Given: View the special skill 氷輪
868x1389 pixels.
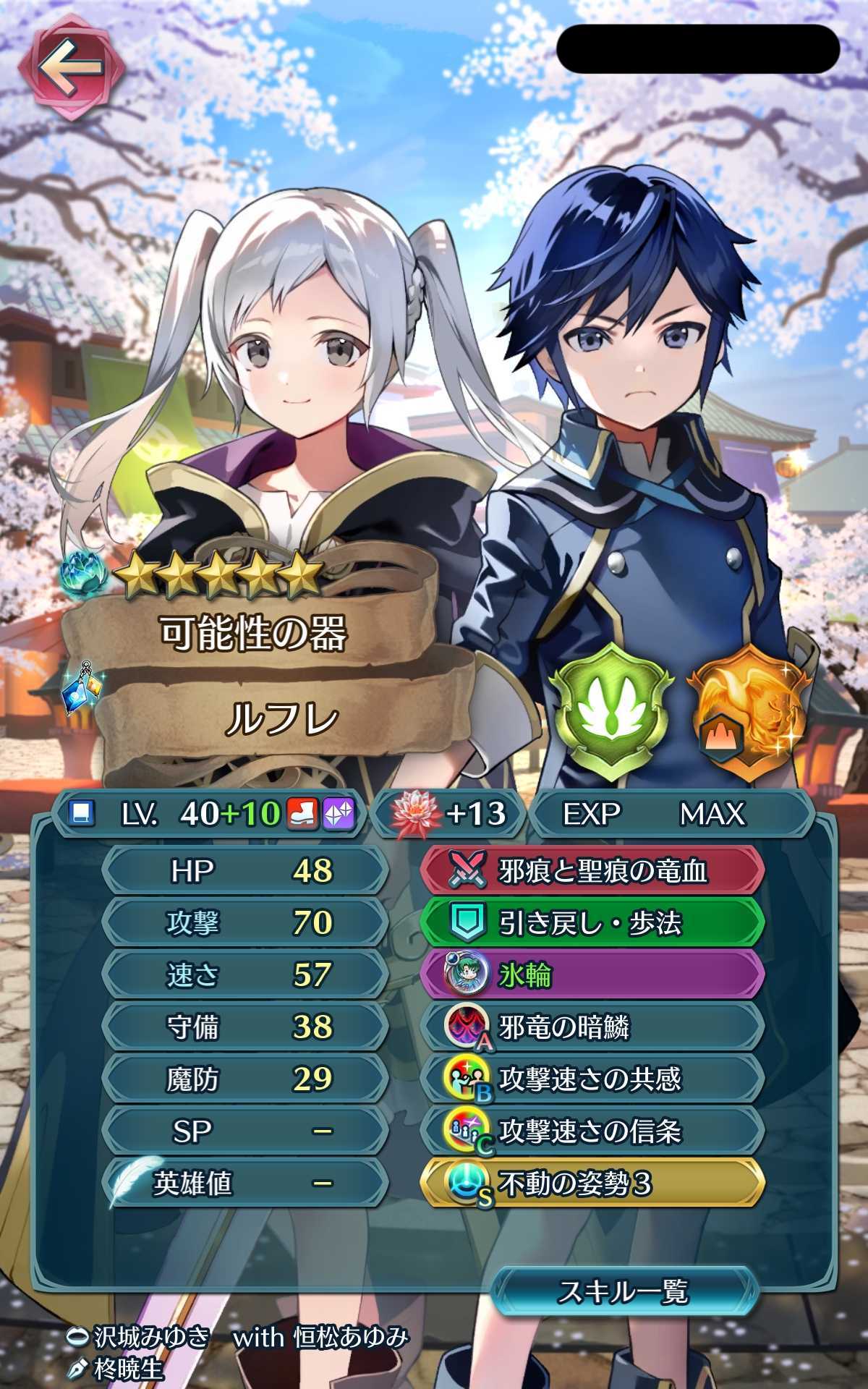Looking at the screenshot, I should [x=592, y=975].
